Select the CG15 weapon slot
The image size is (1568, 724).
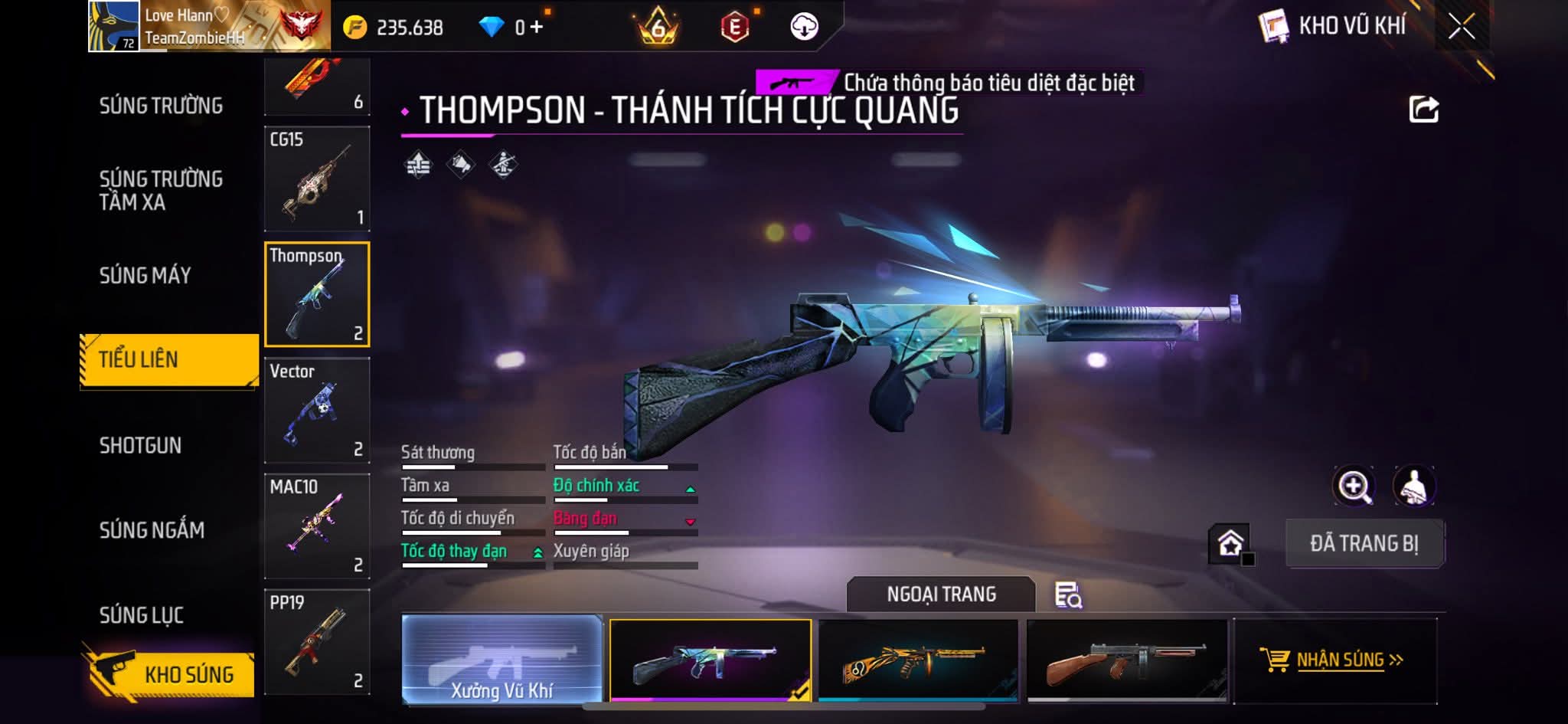(x=317, y=179)
